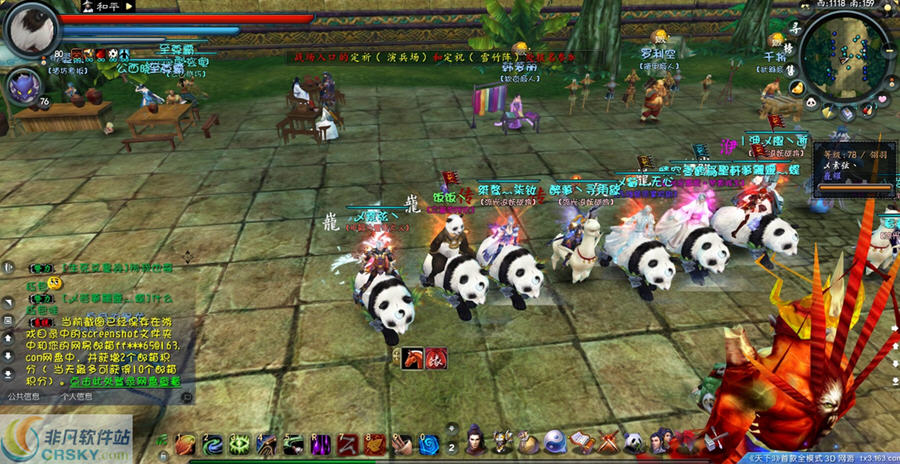The height and width of the screenshot is (464, 900).
Task: Select the purple demon pet portrait
Action: click(24, 87)
